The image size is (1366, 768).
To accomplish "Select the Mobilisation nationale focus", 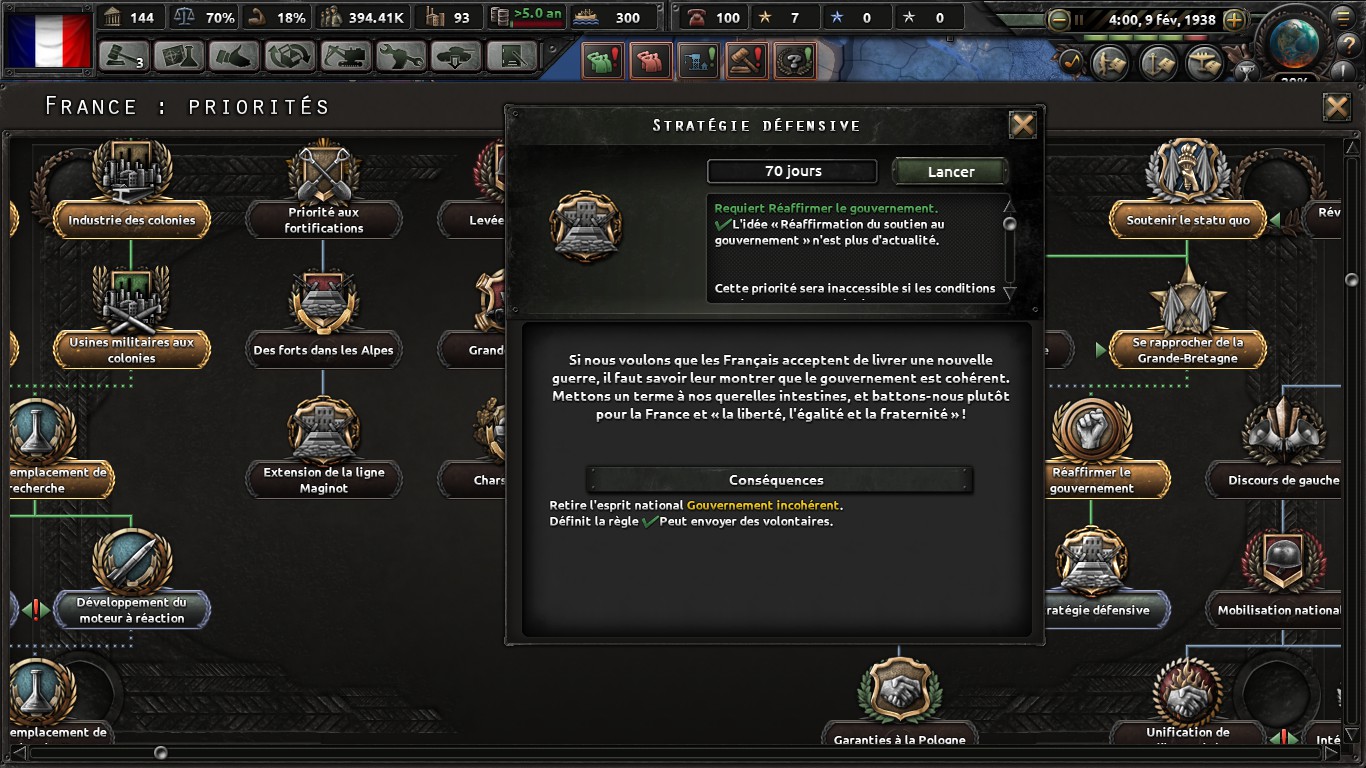I will [1280, 609].
